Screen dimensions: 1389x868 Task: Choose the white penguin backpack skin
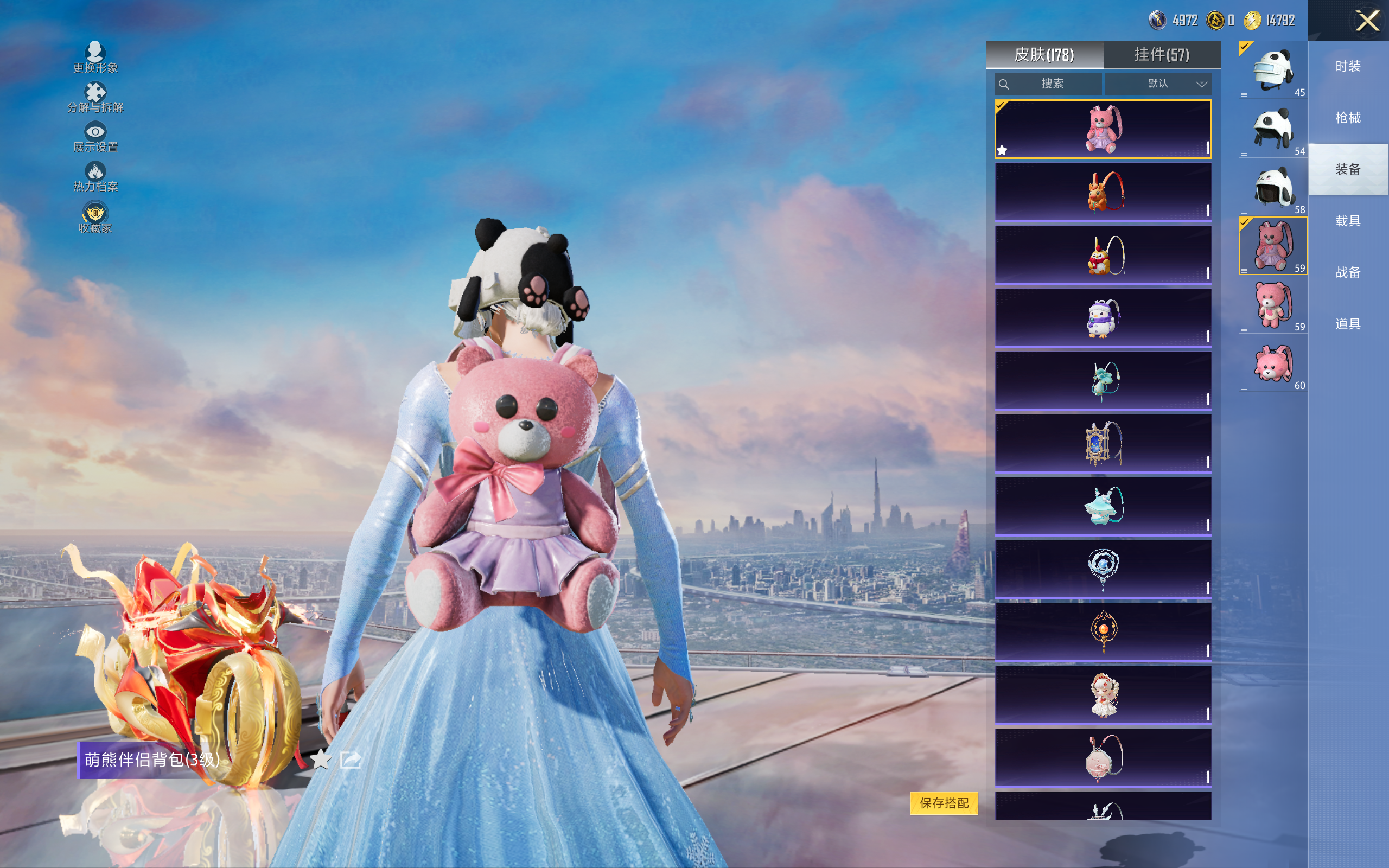1103,317
